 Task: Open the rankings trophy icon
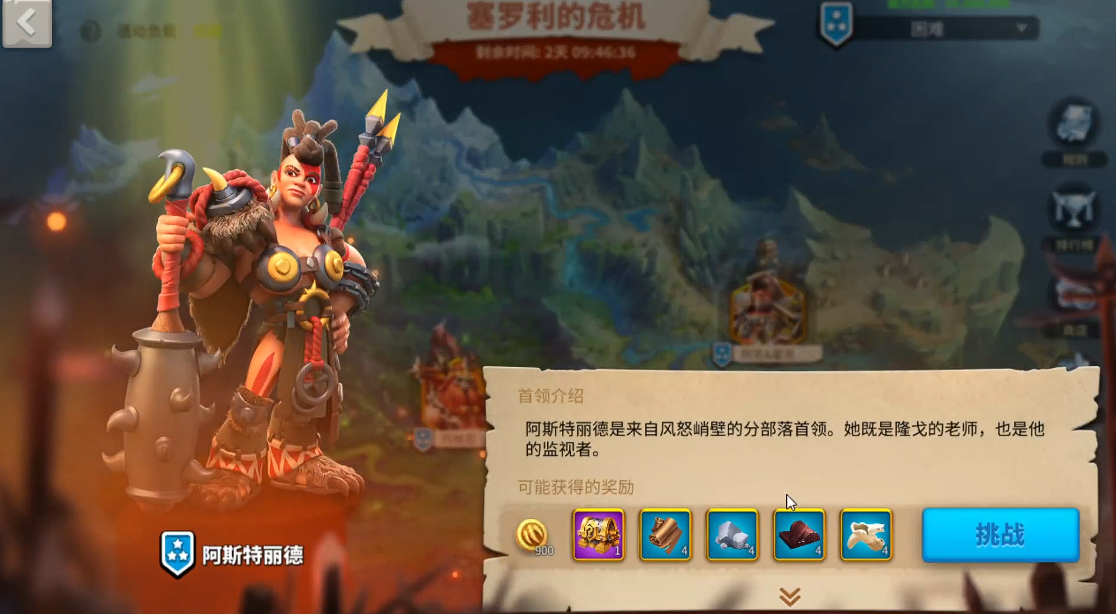pyautogui.click(x=1075, y=208)
